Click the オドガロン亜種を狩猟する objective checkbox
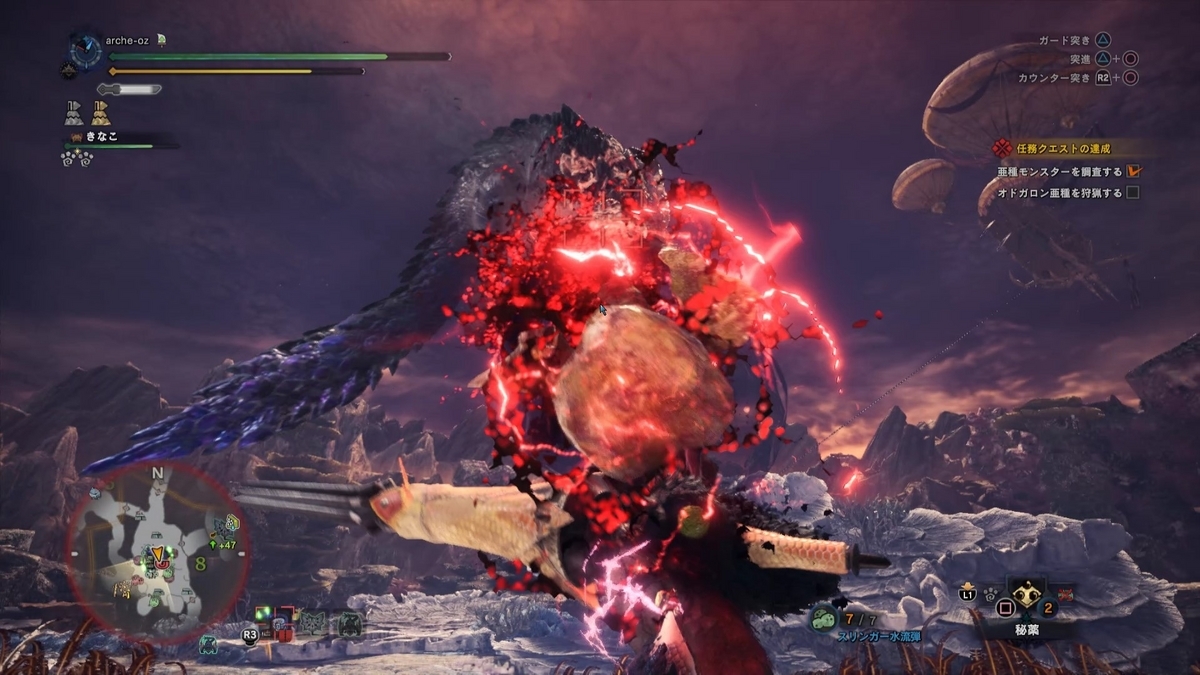1200x675 pixels. pyautogui.click(x=1133, y=193)
